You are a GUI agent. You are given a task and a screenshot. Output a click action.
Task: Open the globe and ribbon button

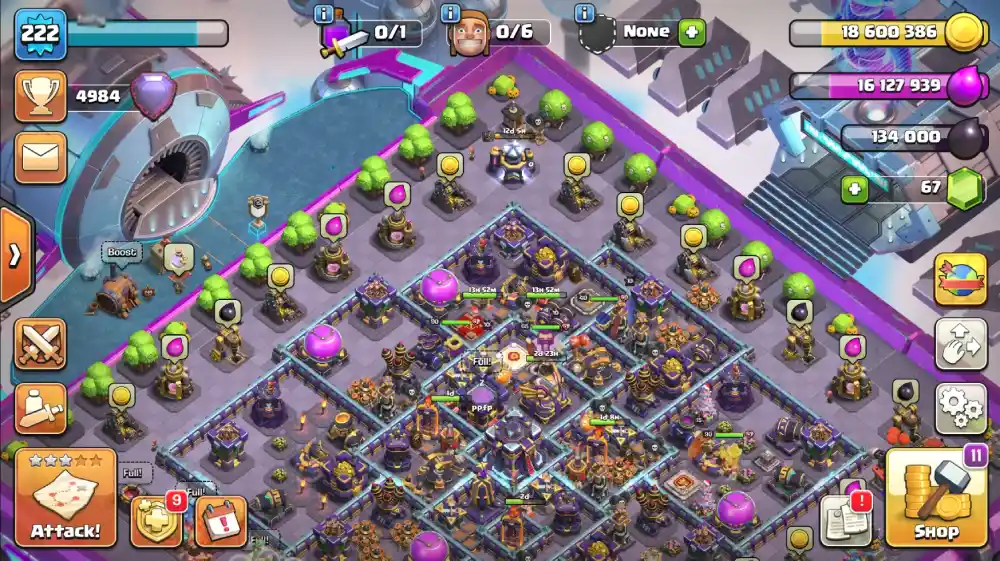click(x=960, y=280)
